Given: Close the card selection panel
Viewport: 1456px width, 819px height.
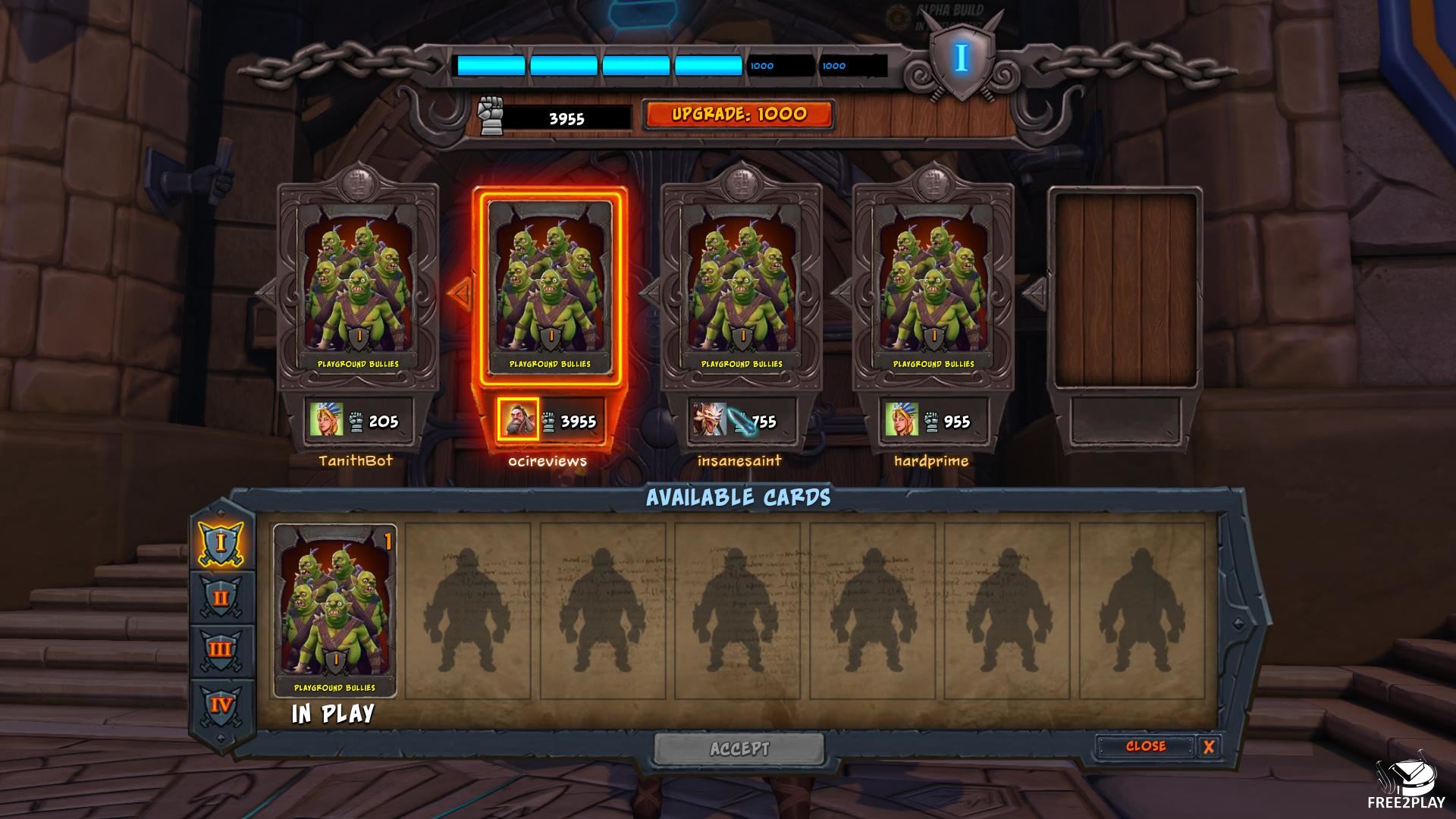Looking at the screenshot, I should (x=1145, y=746).
